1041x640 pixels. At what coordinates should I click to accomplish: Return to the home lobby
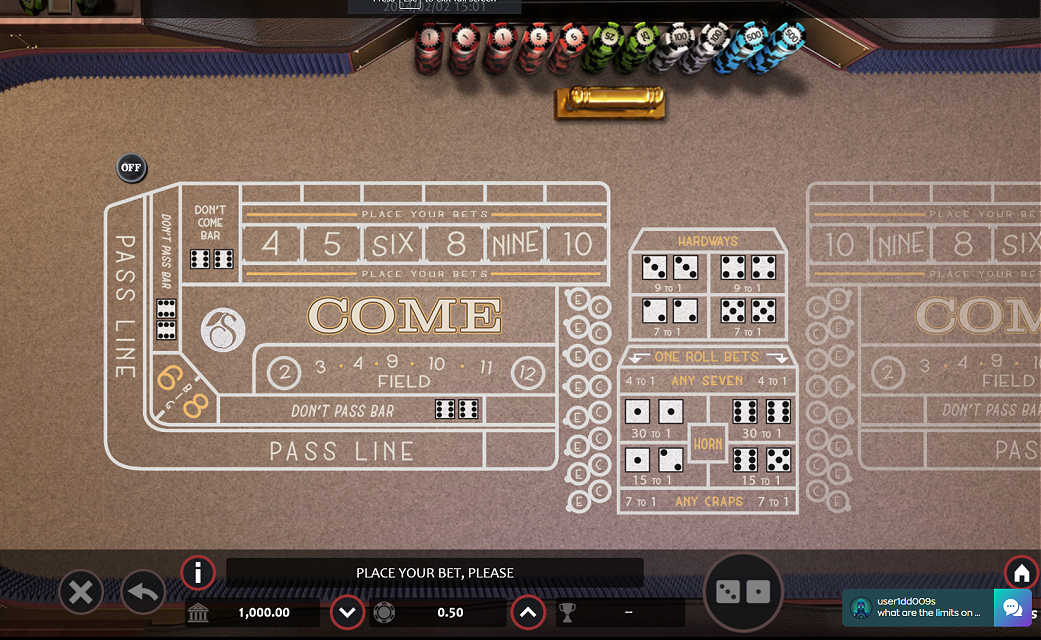(x=1021, y=573)
